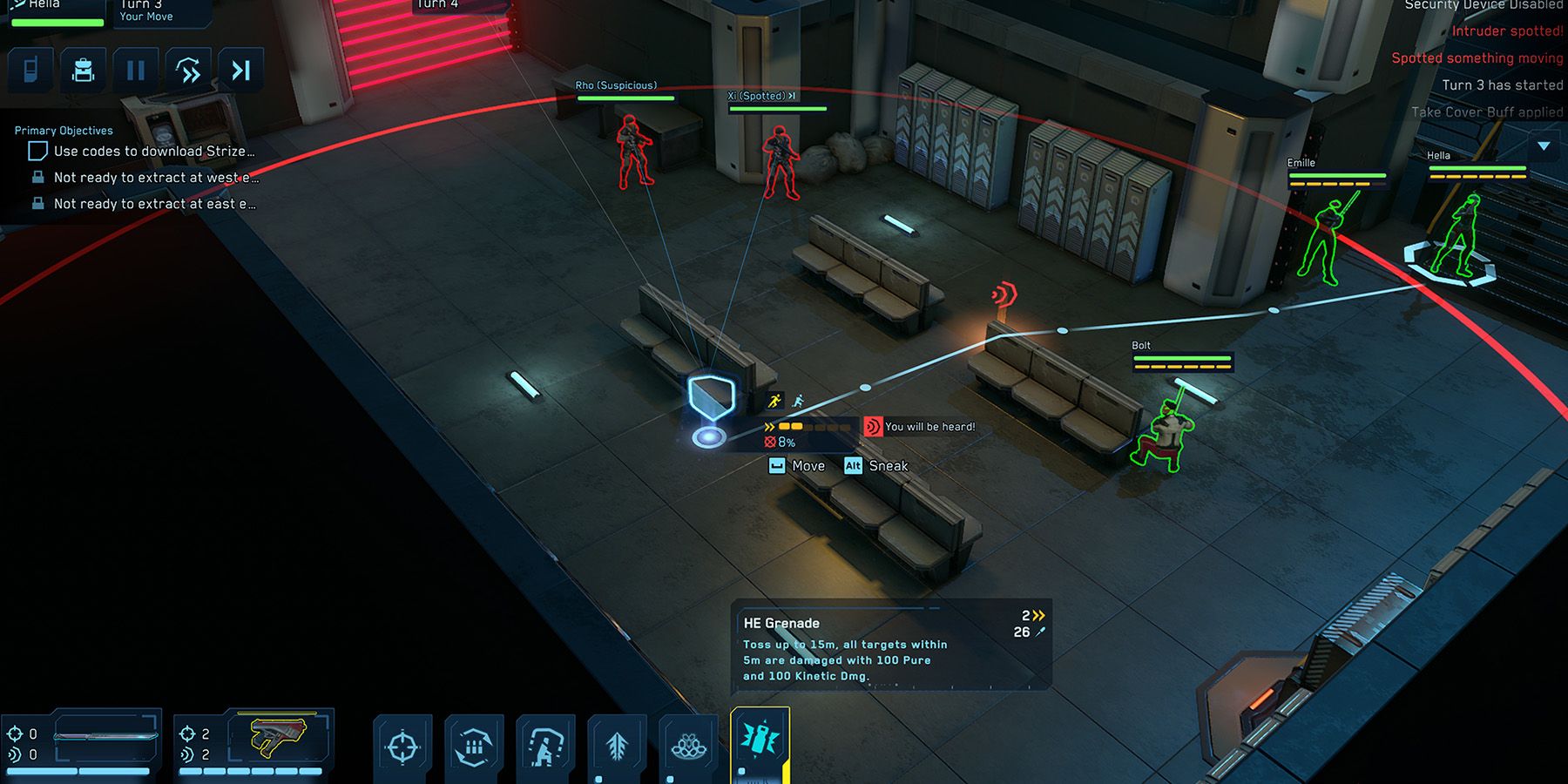Toggle the pause icon
The width and height of the screenshot is (1568, 784).
pyautogui.click(x=136, y=69)
